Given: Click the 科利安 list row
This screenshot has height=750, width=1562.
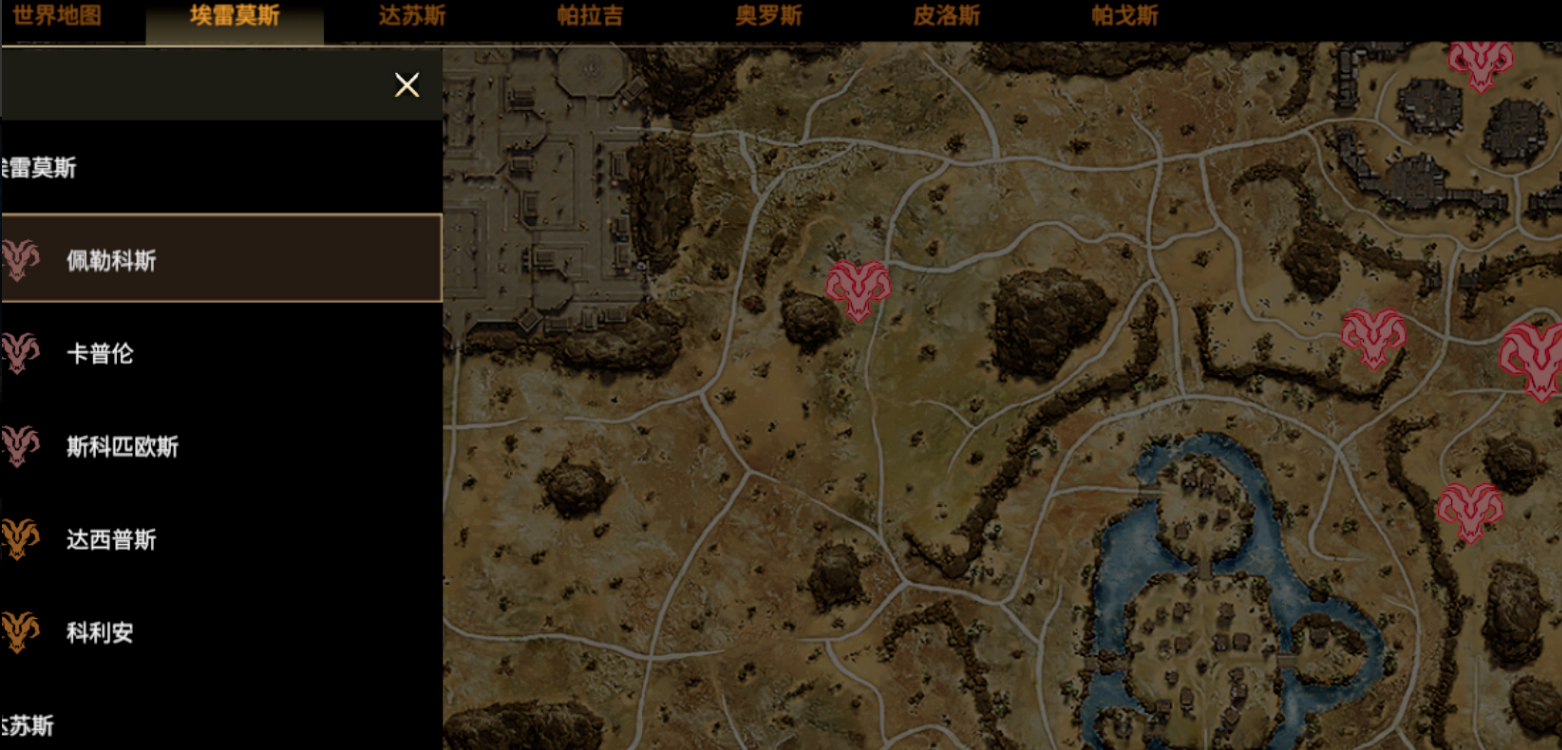Looking at the screenshot, I should [220, 632].
